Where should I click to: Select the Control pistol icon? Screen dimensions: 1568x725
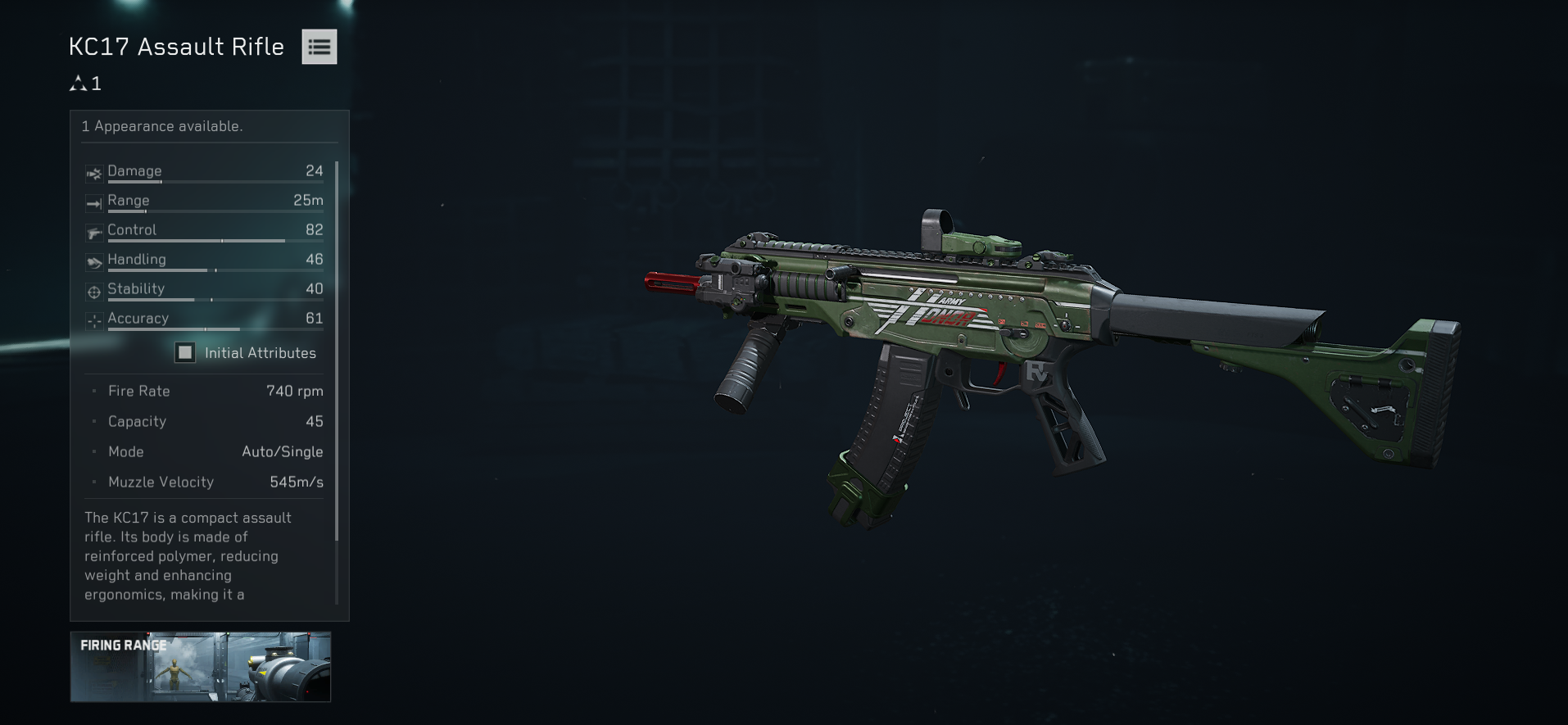[93, 233]
